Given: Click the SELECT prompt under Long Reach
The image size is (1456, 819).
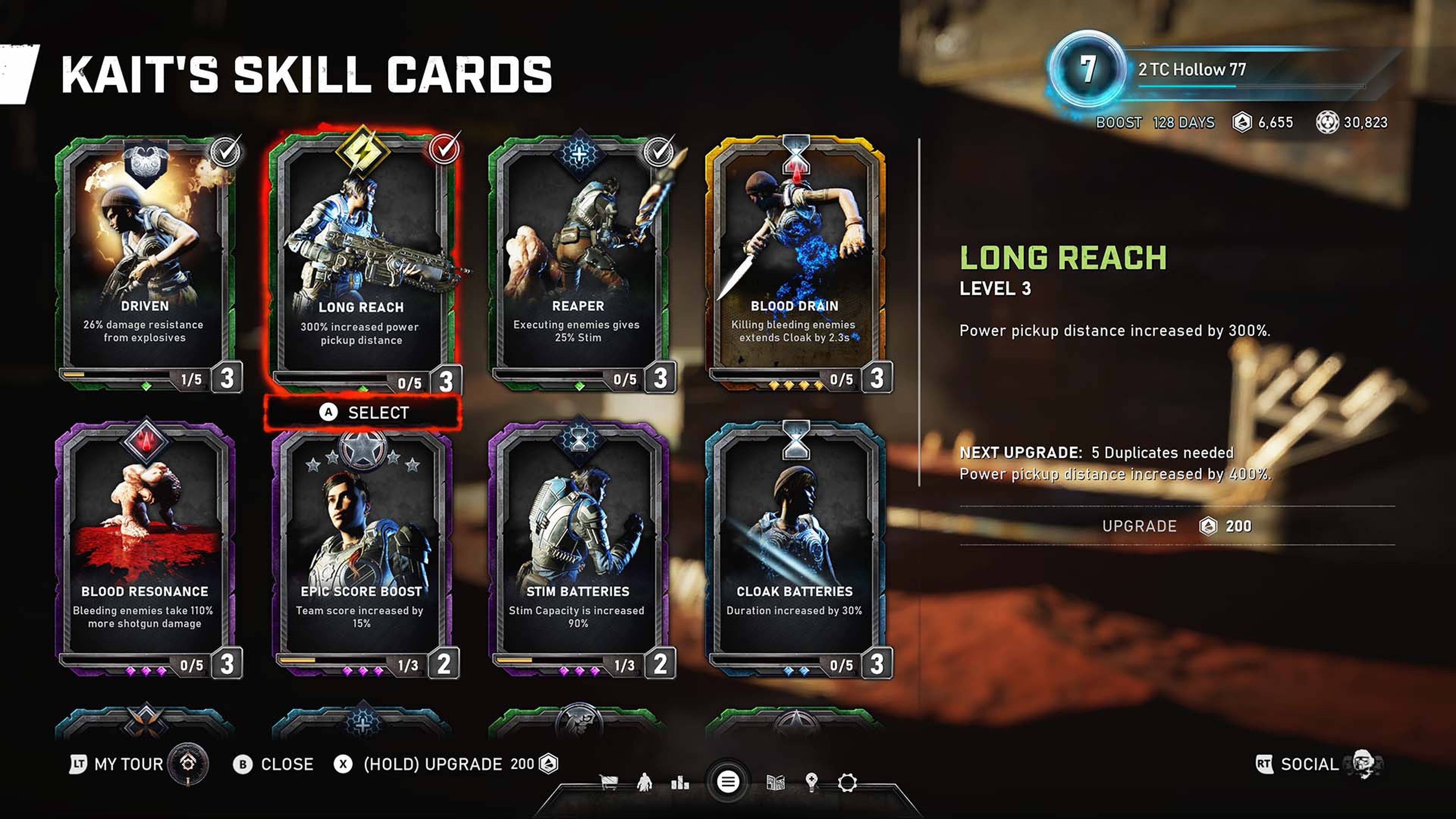Looking at the screenshot, I should (x=366, y=413).
